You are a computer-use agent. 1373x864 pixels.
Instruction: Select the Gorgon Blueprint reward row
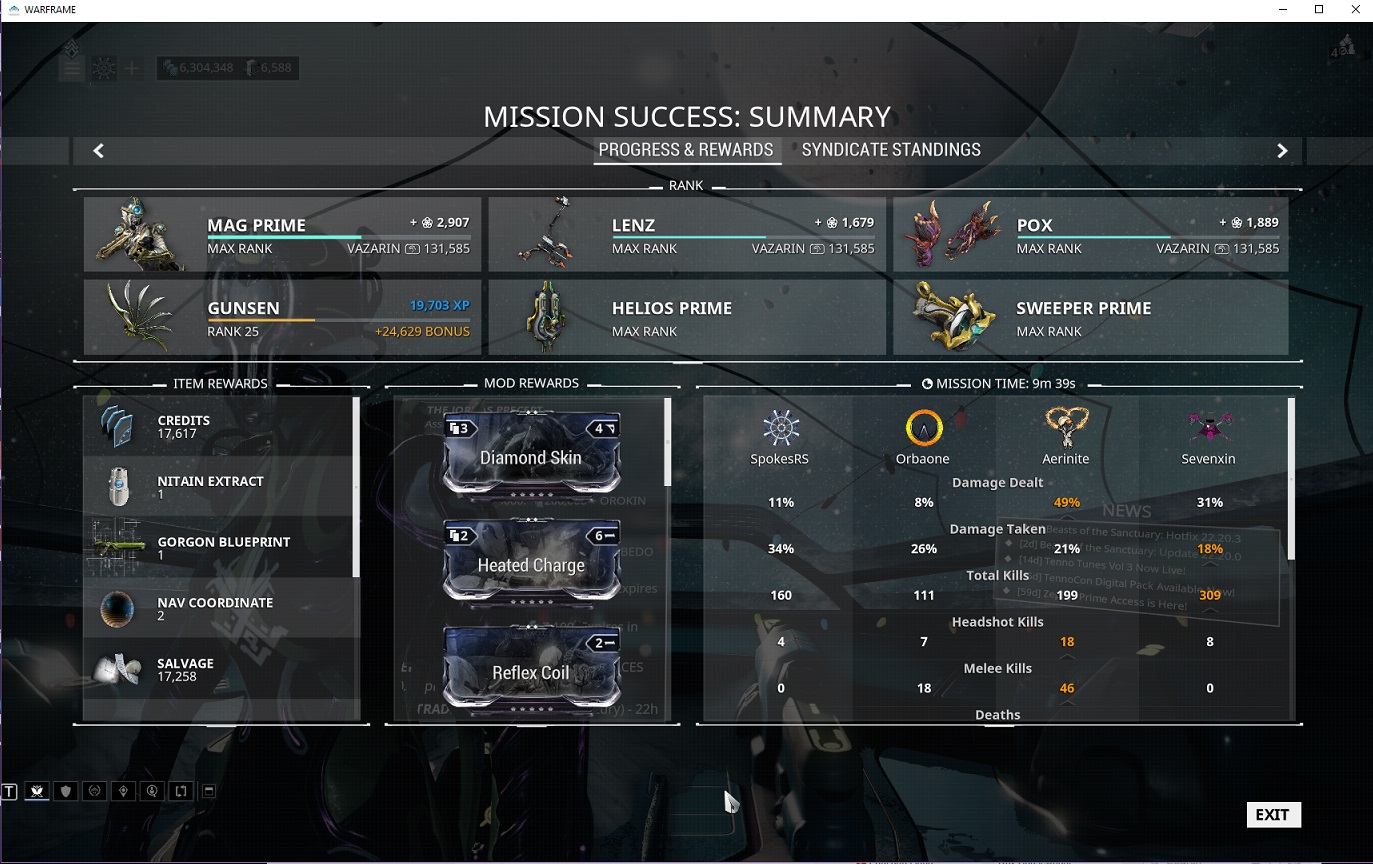(x=220, y=548)
